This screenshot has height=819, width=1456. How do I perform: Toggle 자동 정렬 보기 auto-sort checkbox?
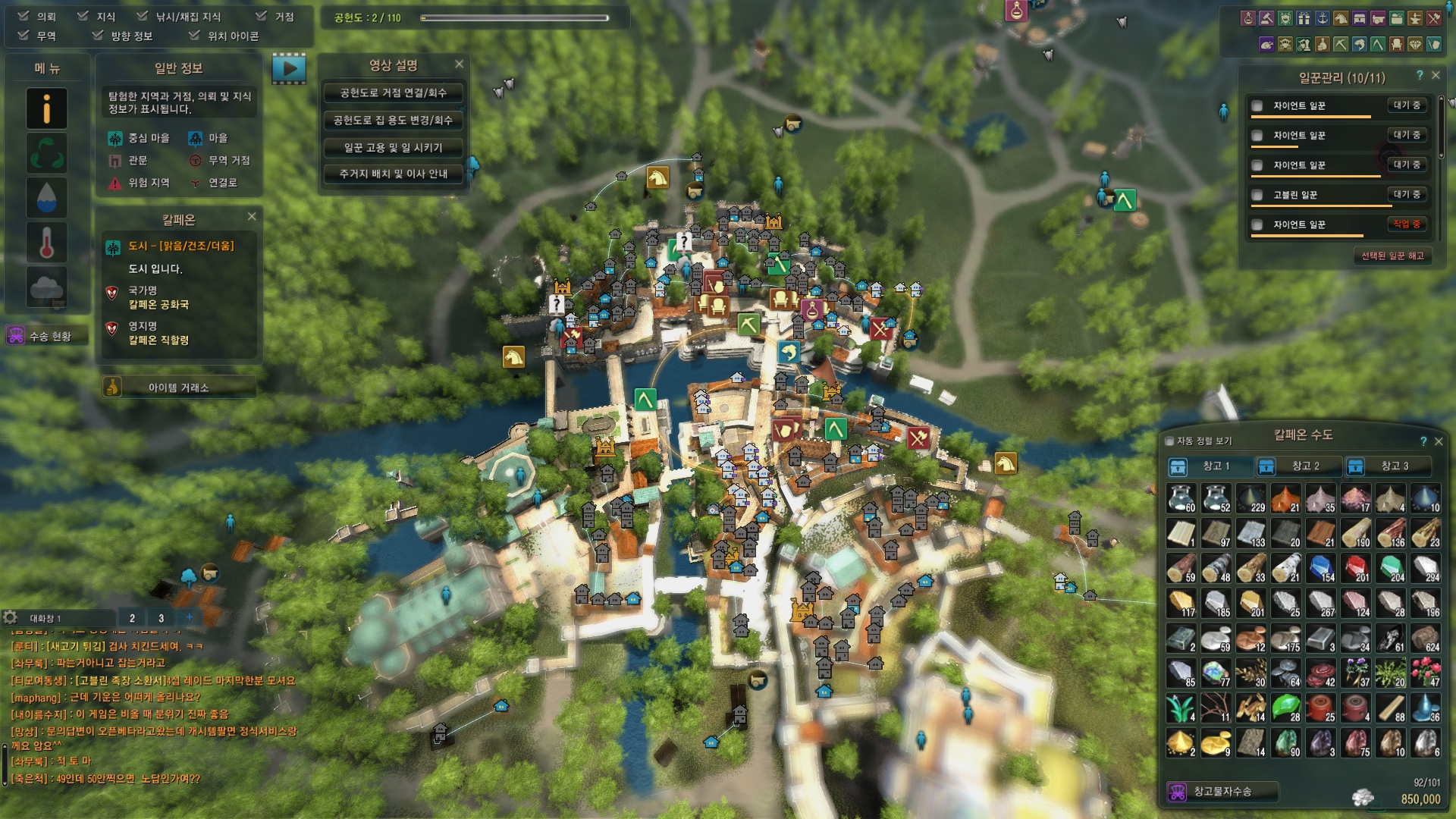[x=1169, y=441]
